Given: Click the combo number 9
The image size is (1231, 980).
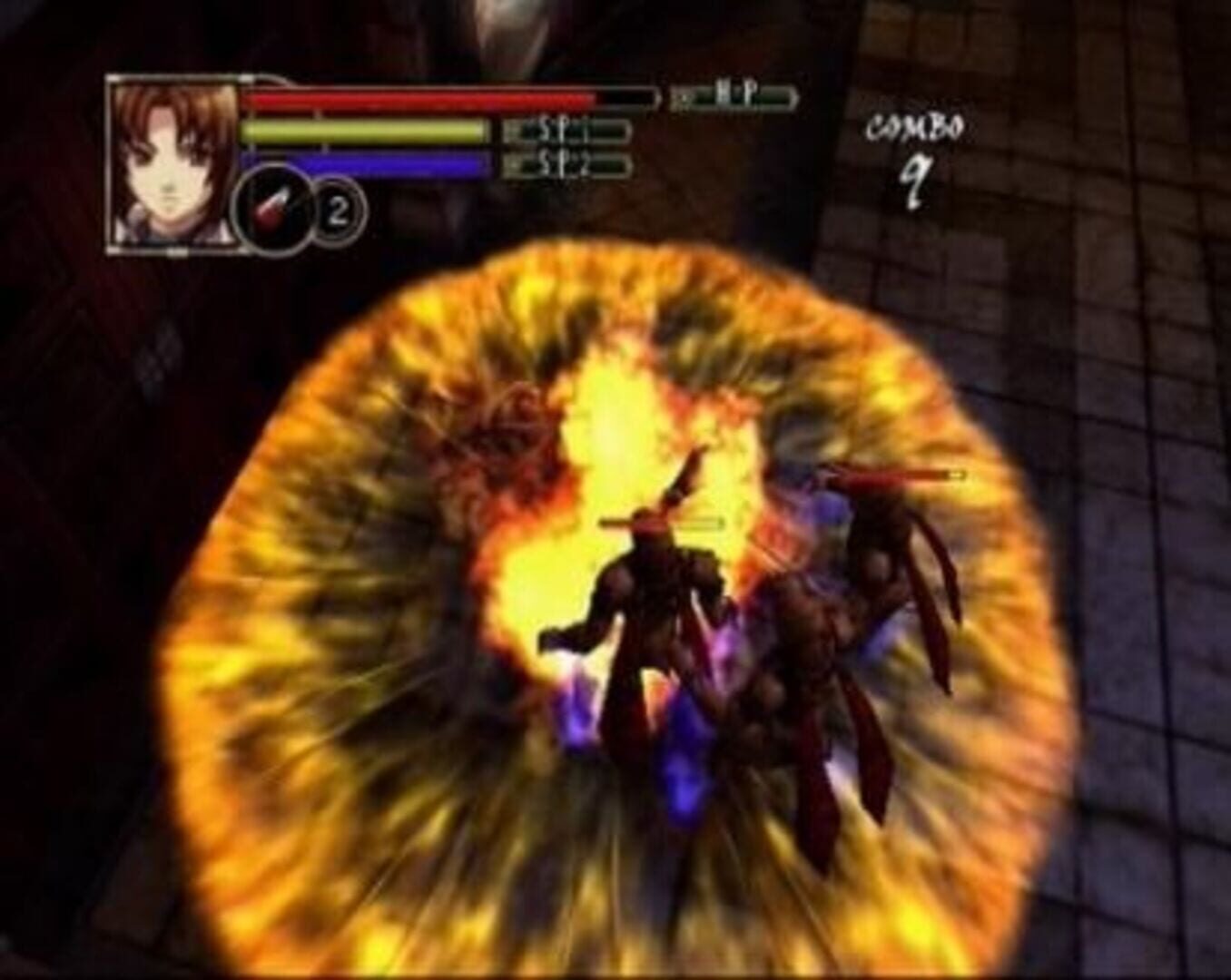Looking at the screenshot, I should (x=916, y=179).
